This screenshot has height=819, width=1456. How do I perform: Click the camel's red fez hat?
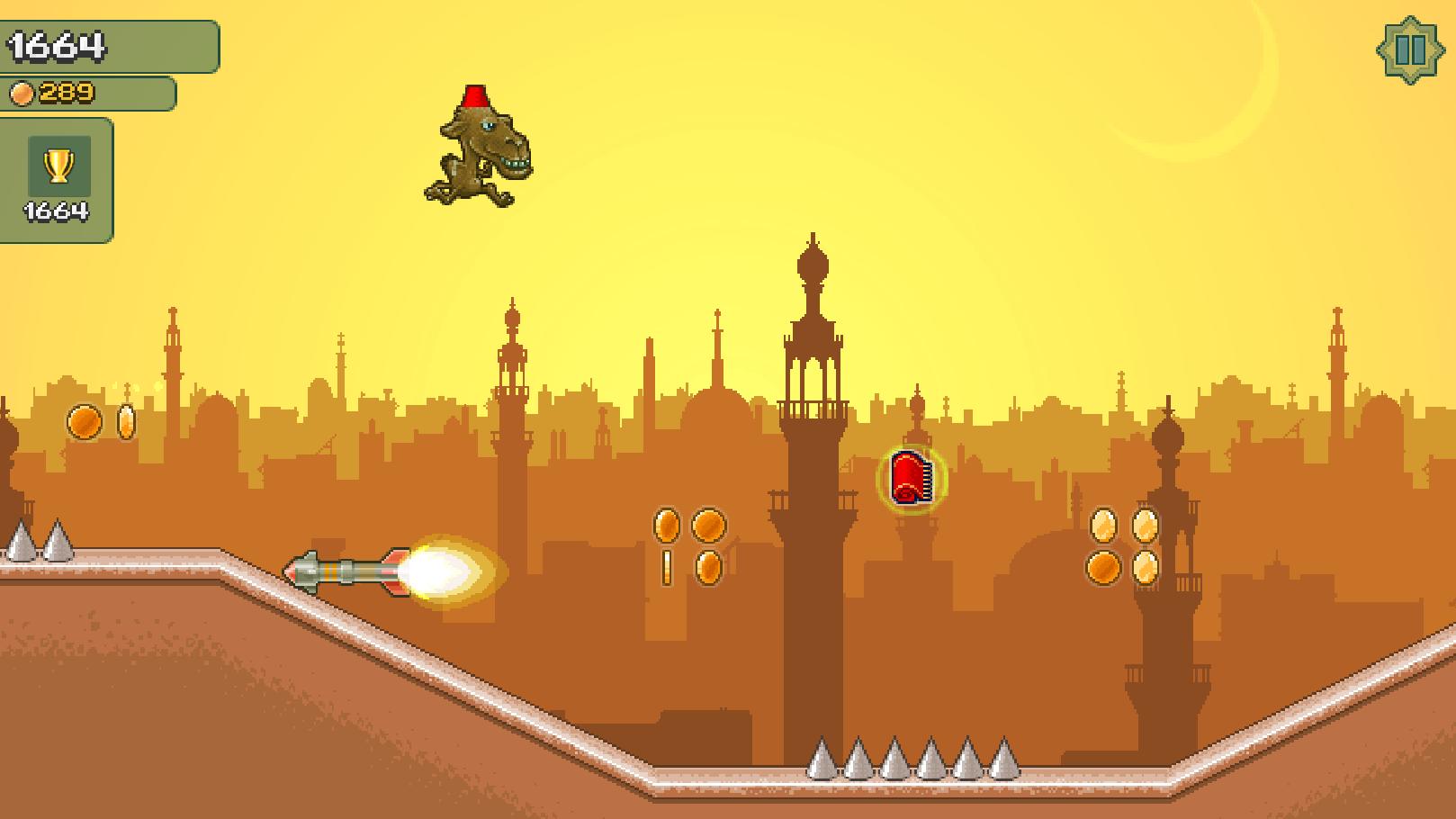478,95
